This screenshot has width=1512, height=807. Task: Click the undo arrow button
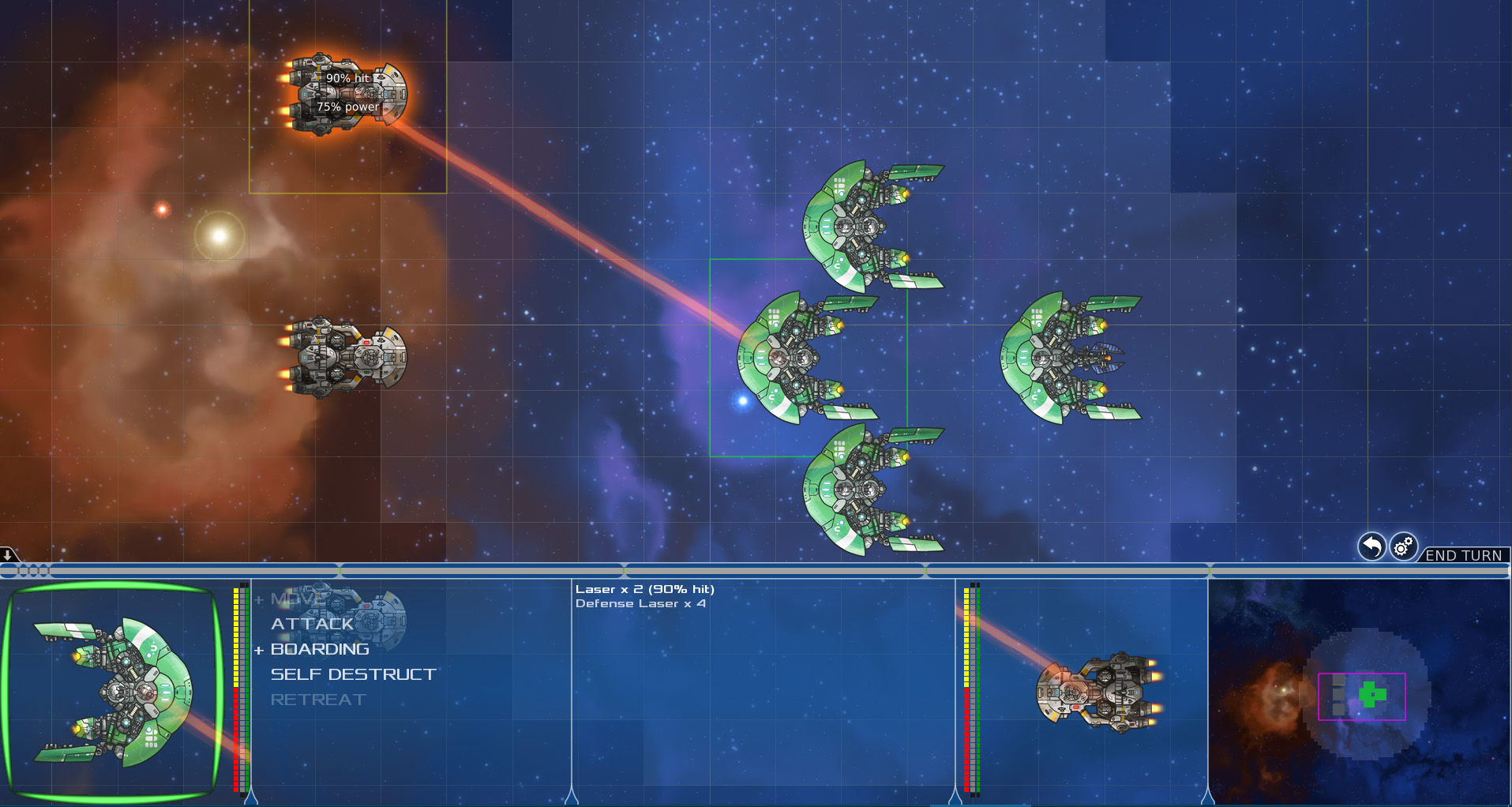1371,546
